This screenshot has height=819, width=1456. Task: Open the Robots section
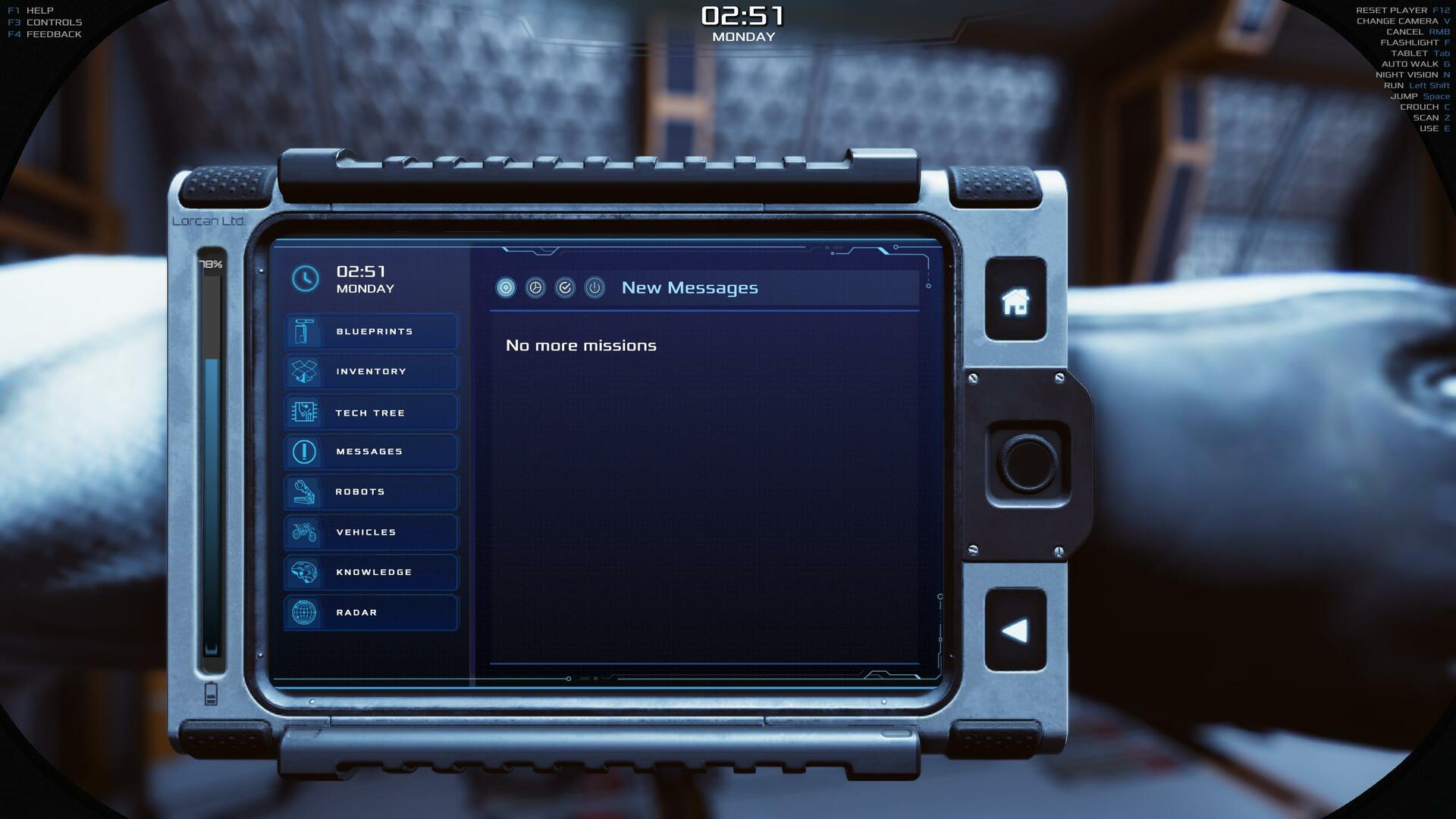[371, 492]
